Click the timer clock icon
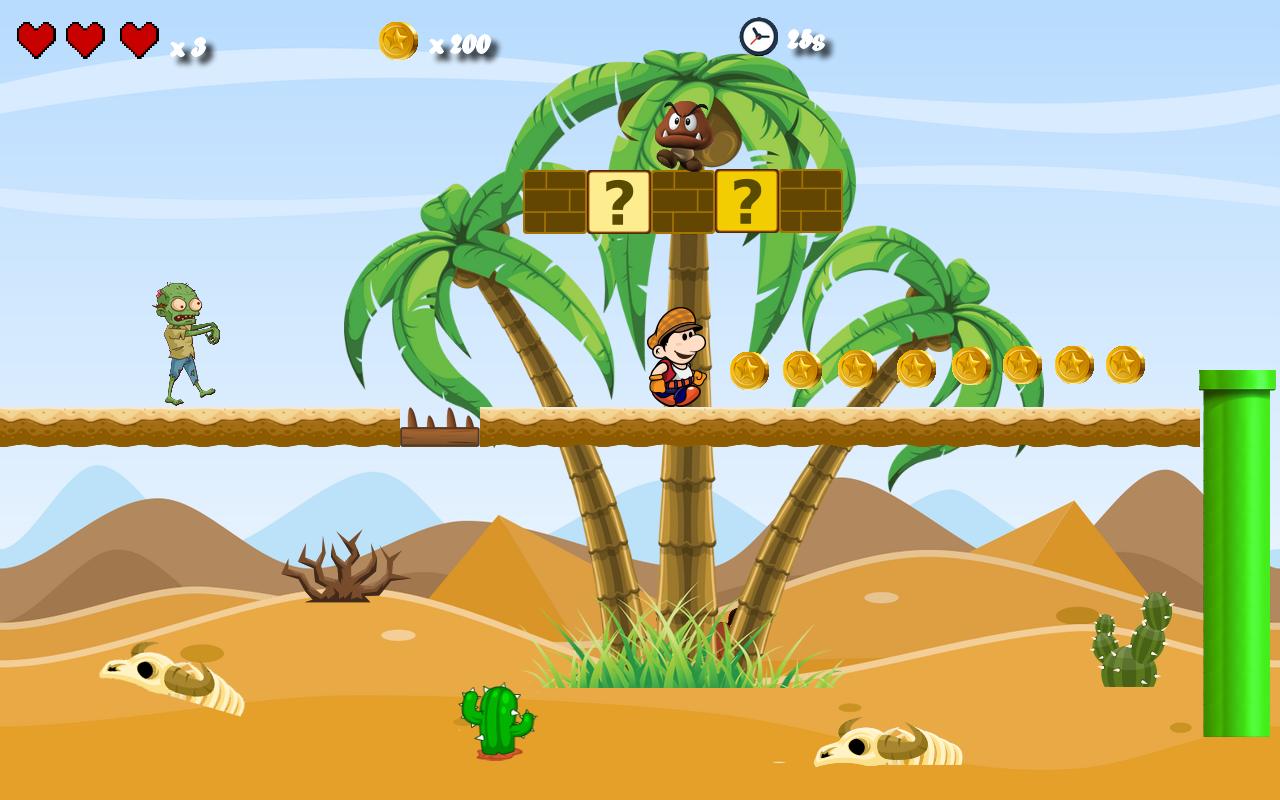1280x800 pixels. point(757,37)
